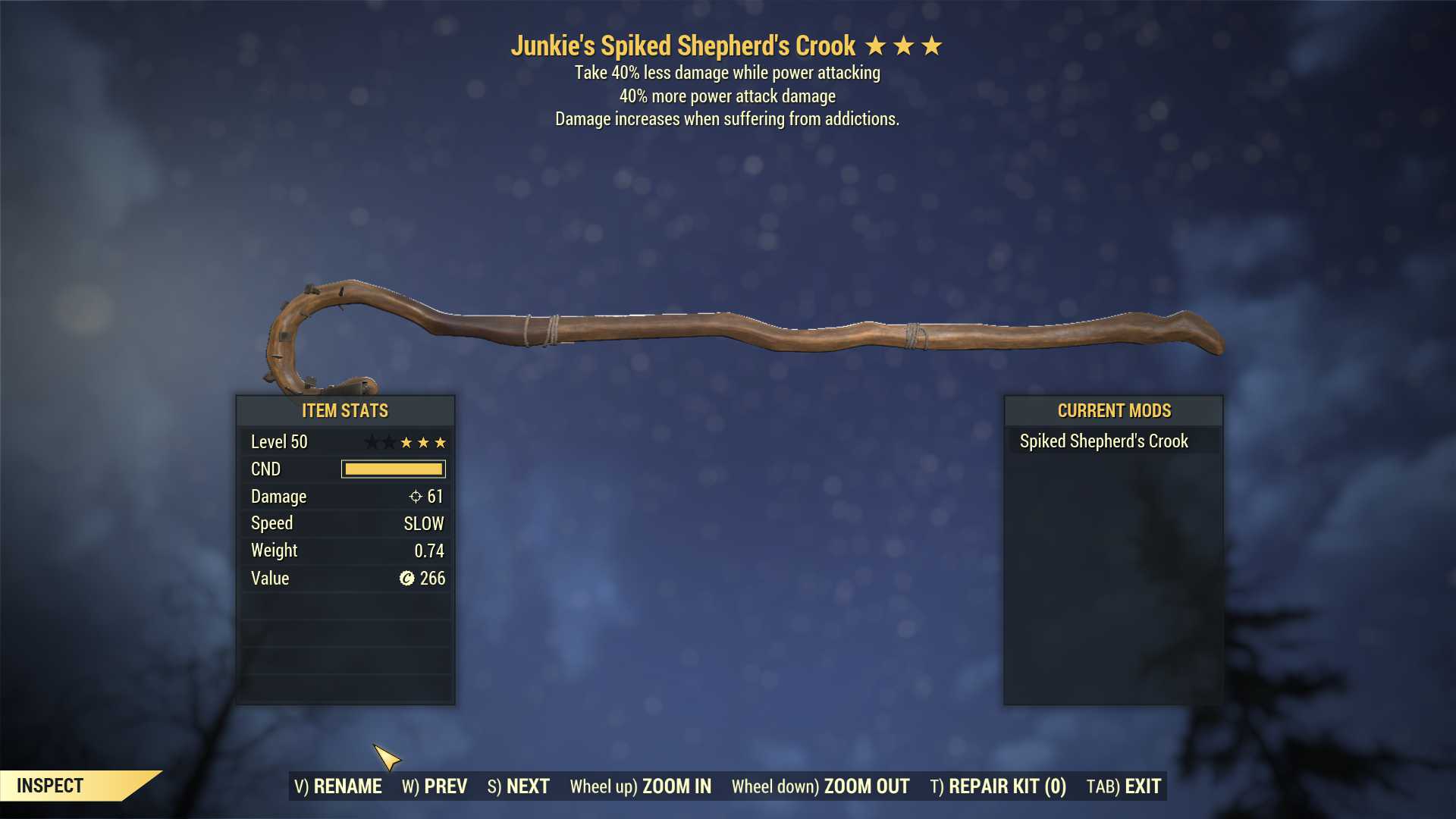Expand the CURRENT MODS panel header
The width and height of the screenshot is (1456, 819).
(1114, 411)
